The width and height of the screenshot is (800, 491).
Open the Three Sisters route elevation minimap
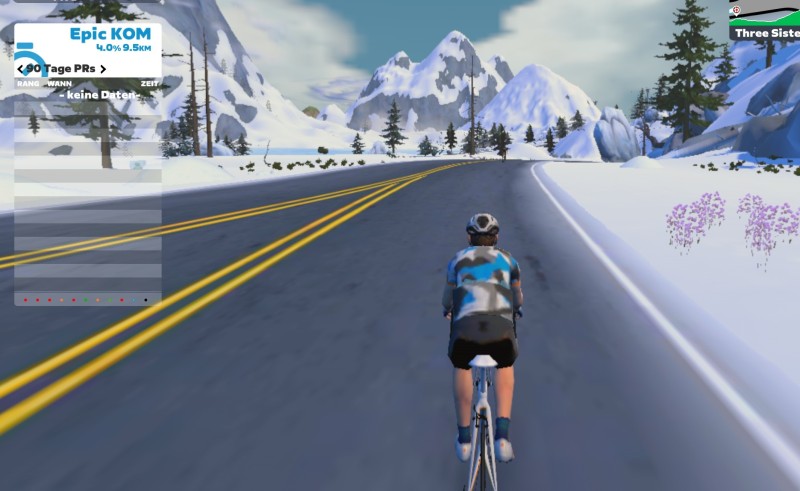(765, 20)
